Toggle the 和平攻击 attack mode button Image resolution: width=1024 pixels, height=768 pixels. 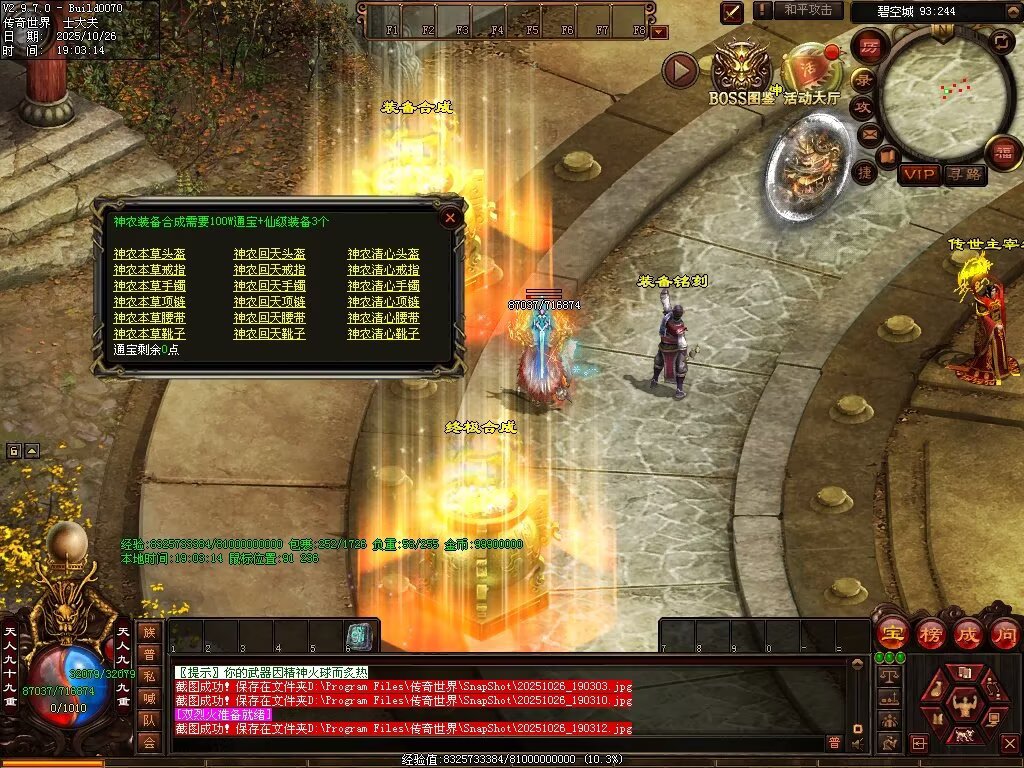coord(807,10)
